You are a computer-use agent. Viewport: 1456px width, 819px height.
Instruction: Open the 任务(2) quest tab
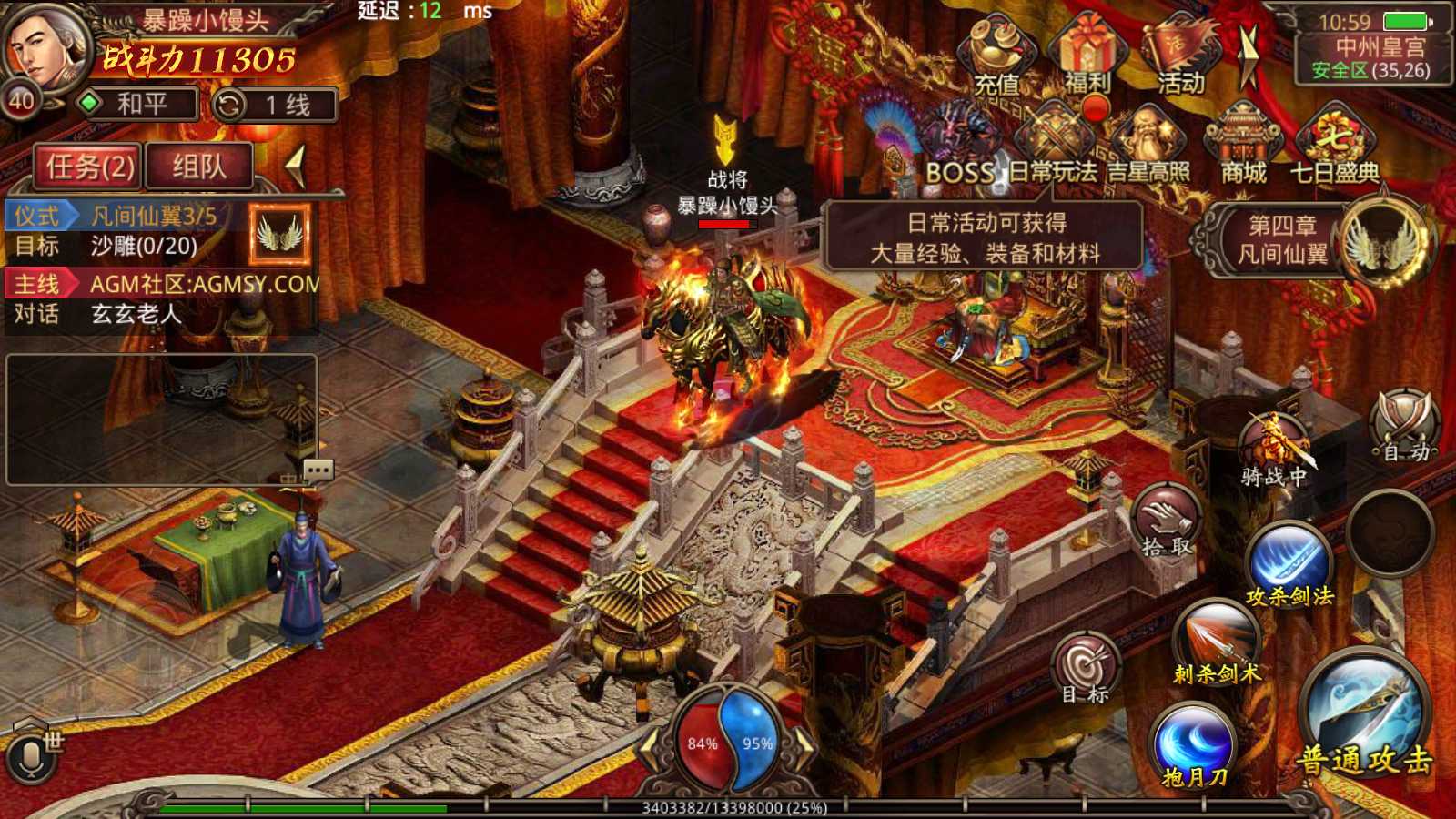pyautogui.click(x=89, y=167)
